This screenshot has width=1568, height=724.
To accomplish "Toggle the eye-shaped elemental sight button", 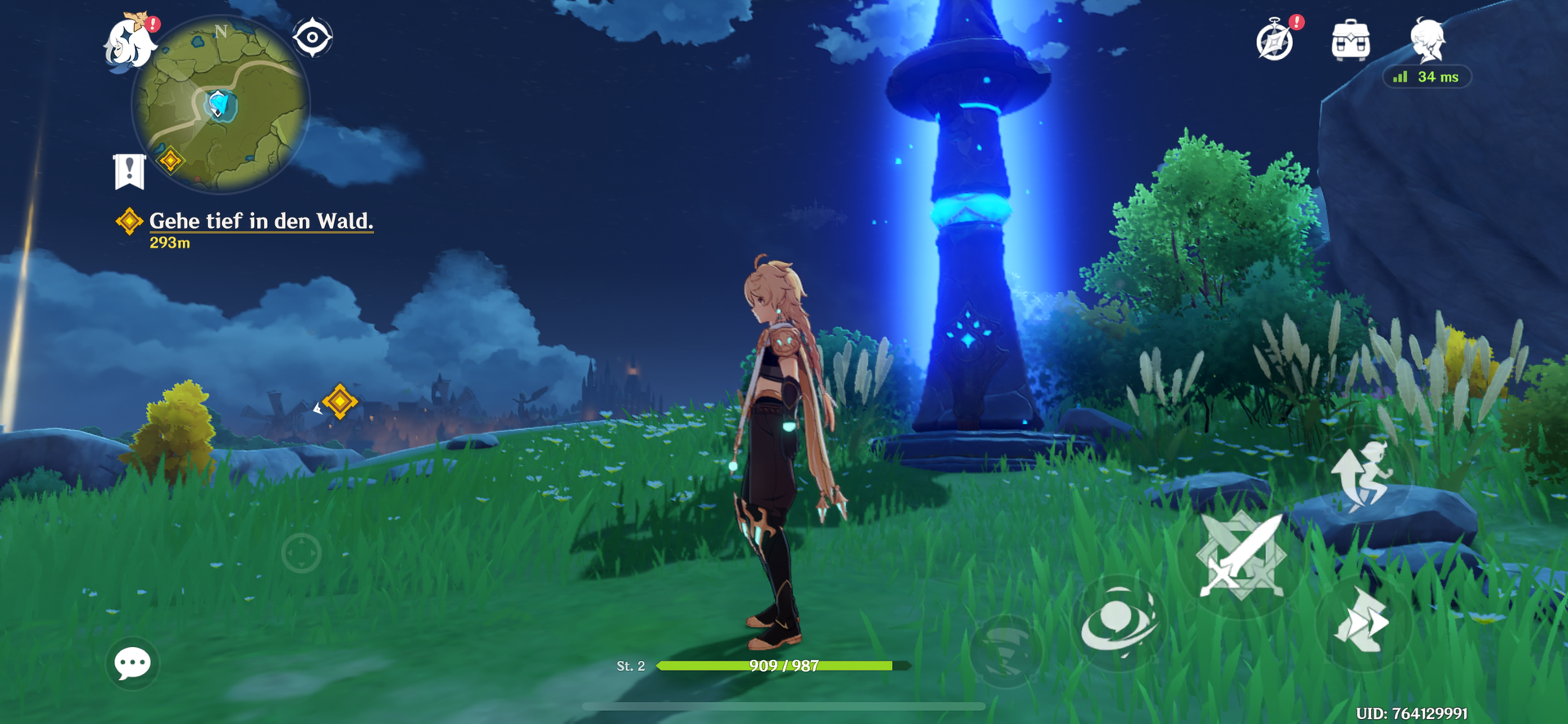I will click(313, 38).
